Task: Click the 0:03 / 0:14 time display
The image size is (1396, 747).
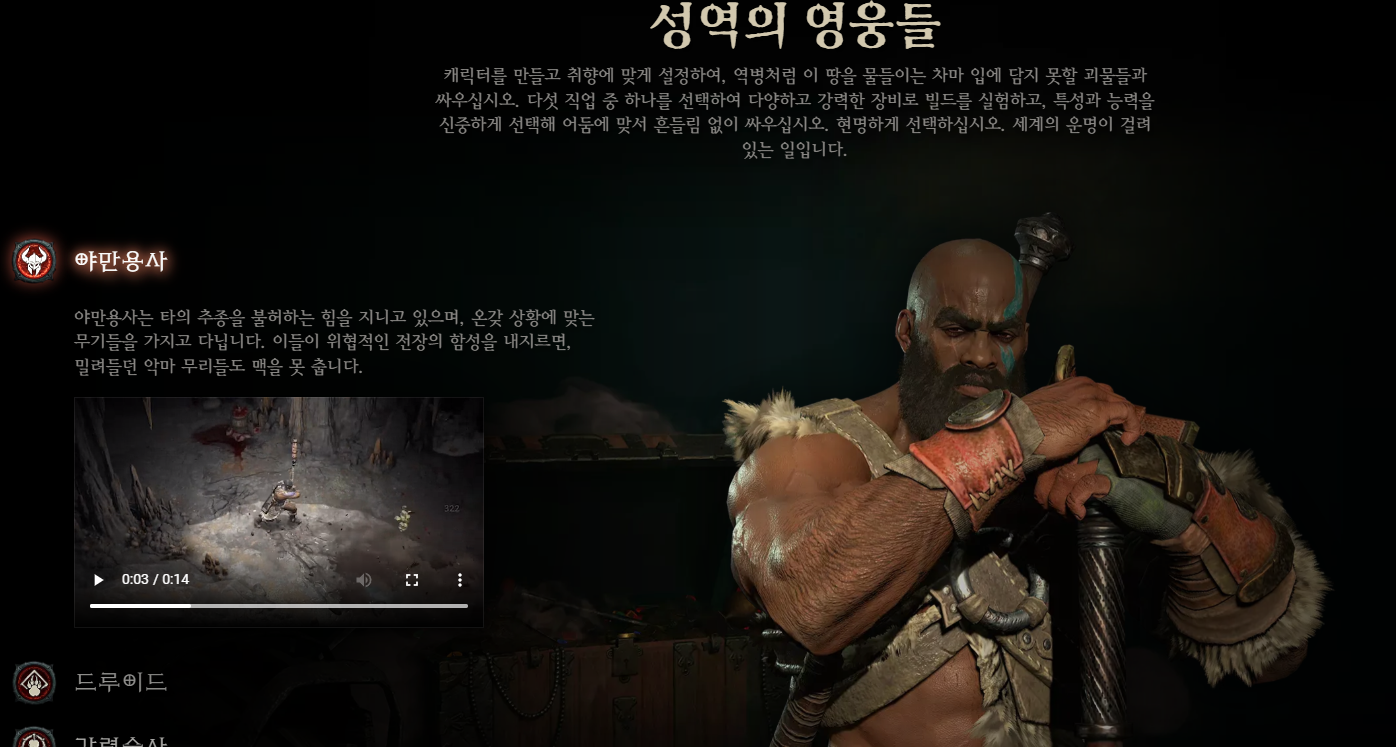Action: coord(155,580)
